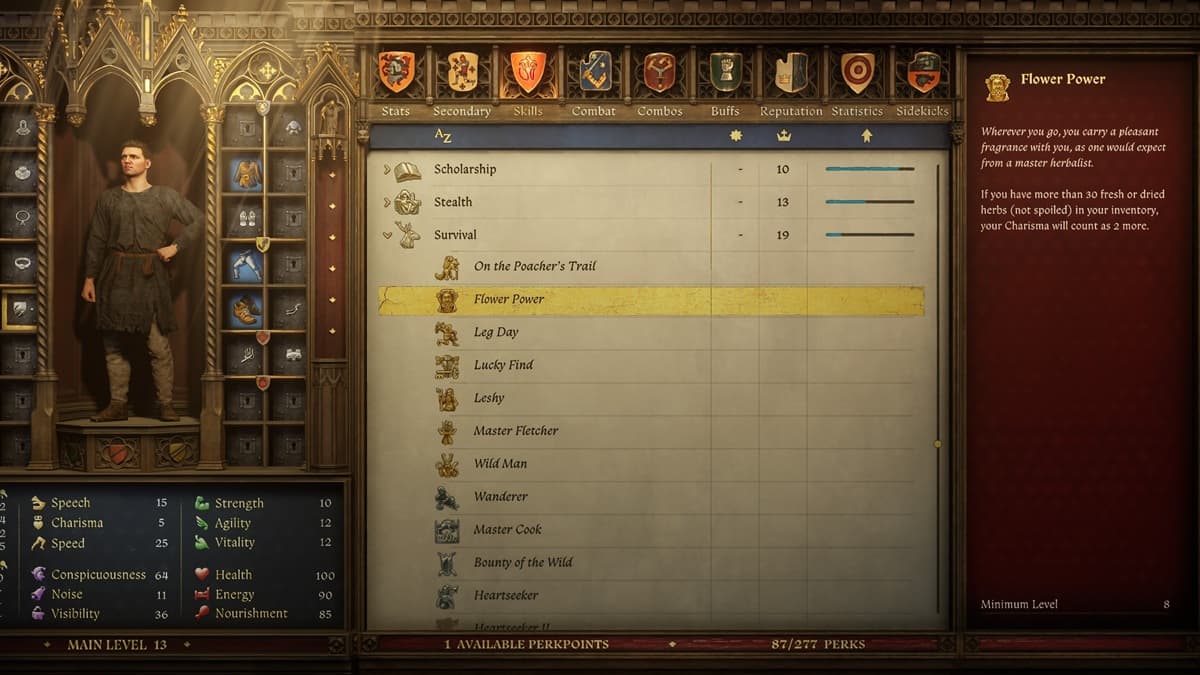Viewport: 1200px width, 675px height.
Task: Expand the Scholarship skill row
Action: [x=387, y=170]
